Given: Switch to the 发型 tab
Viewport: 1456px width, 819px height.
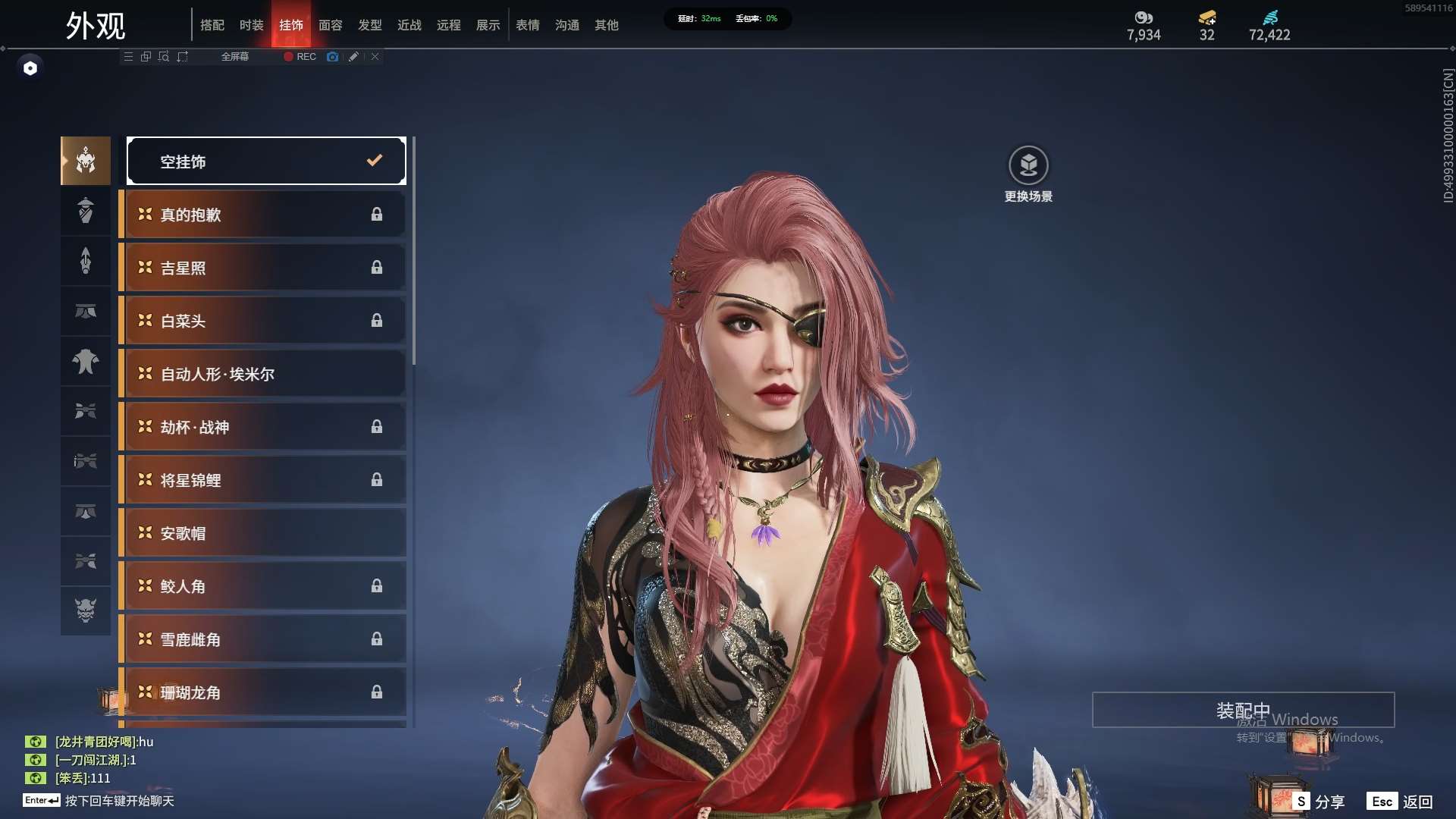Looking at the screenshot, I should click(x=369, y=25).
